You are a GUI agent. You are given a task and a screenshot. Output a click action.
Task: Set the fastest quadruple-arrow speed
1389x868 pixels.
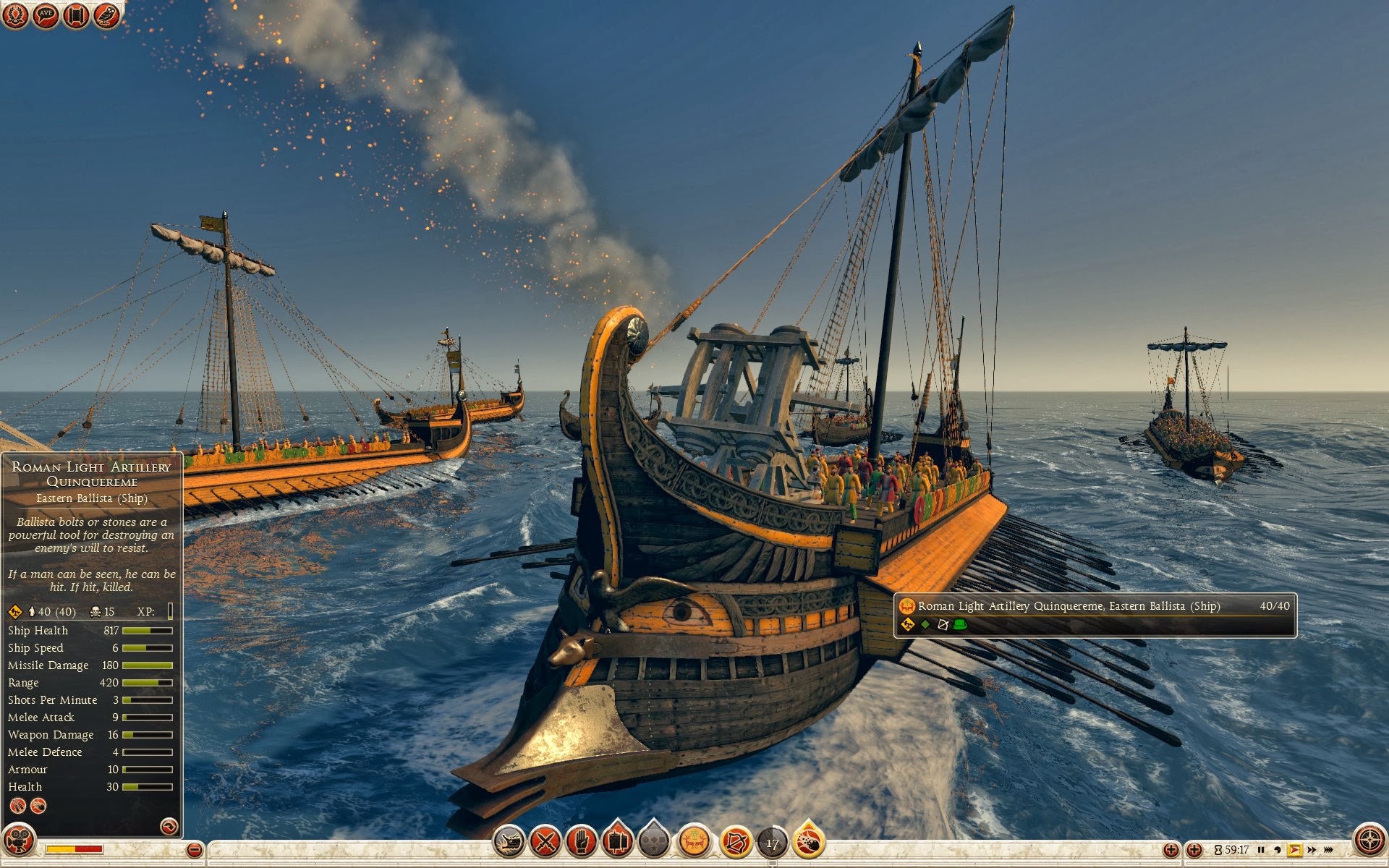coord(1329,850)
